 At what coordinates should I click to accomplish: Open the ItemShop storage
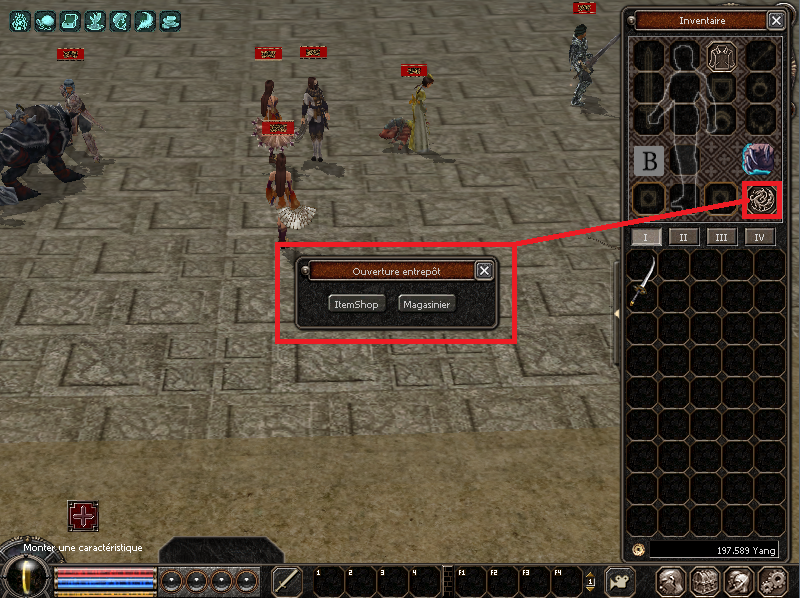pos(356,303)
